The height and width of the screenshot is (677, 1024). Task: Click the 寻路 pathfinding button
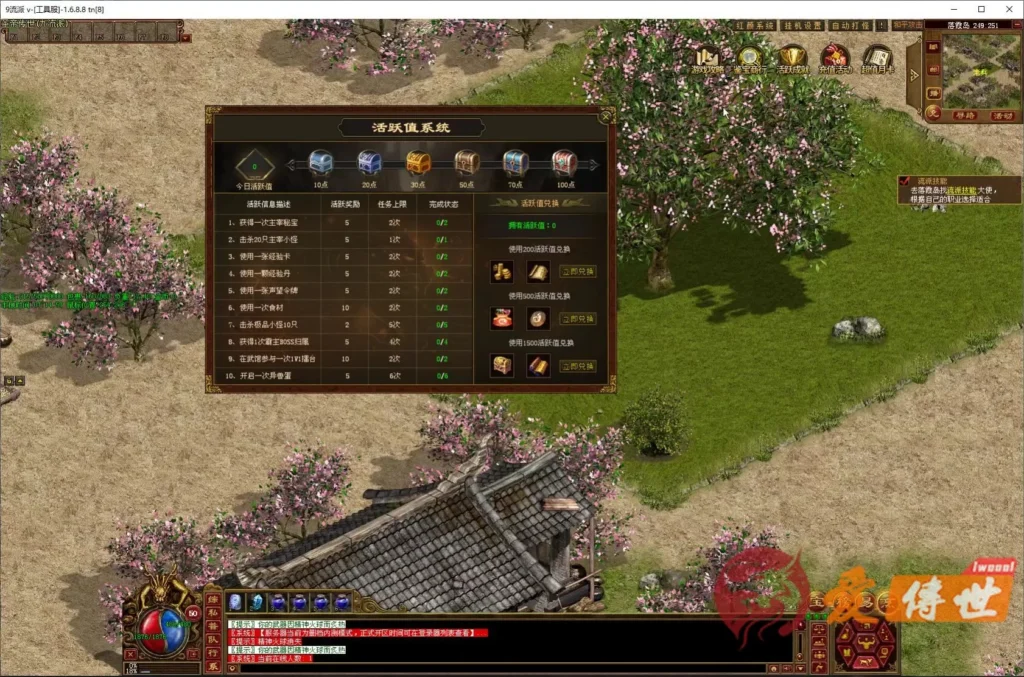[x=964, y=116]
